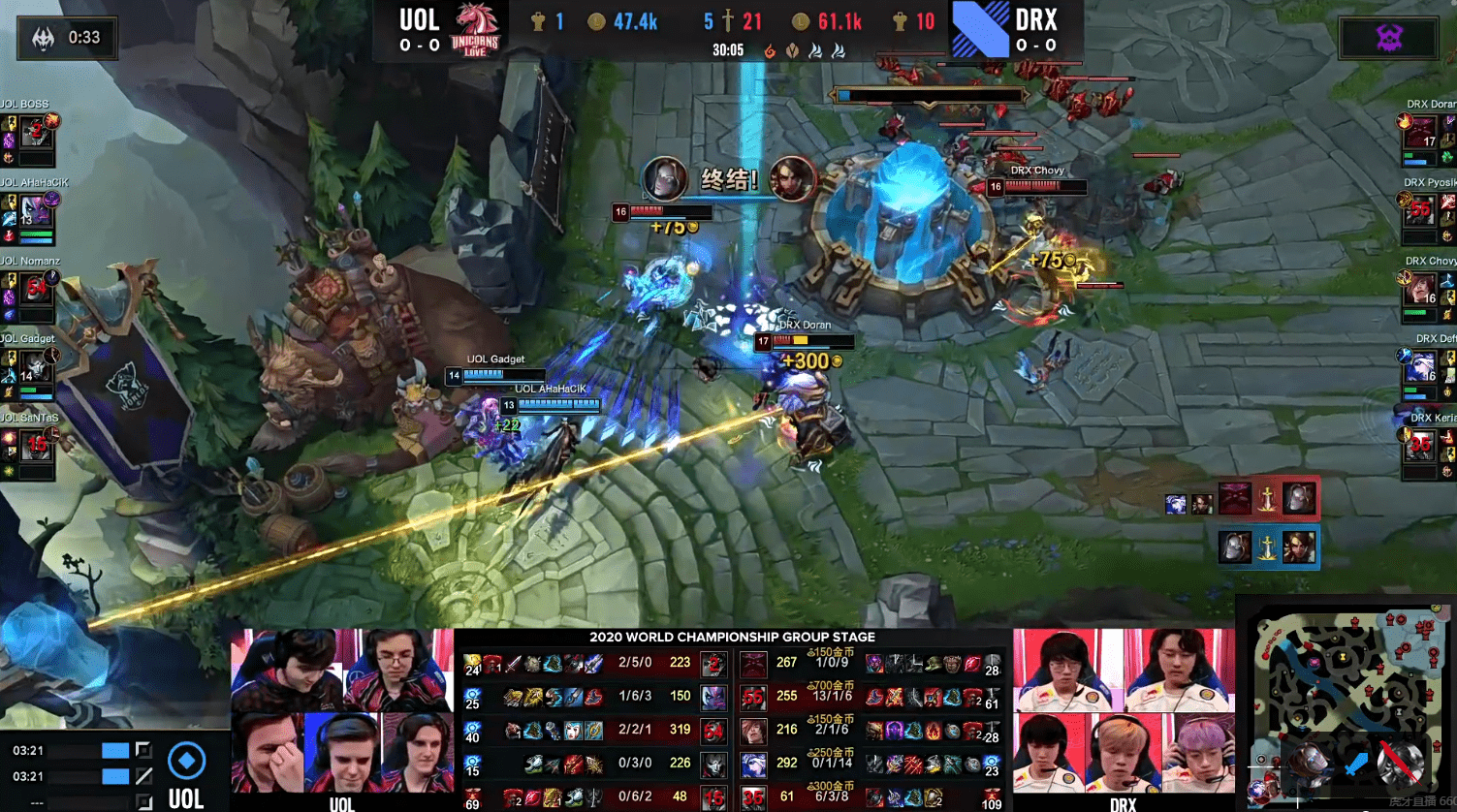Select UOL Gadget player portrait
The width and height of the screenshot is (1457, 812).
pos(36,367)
